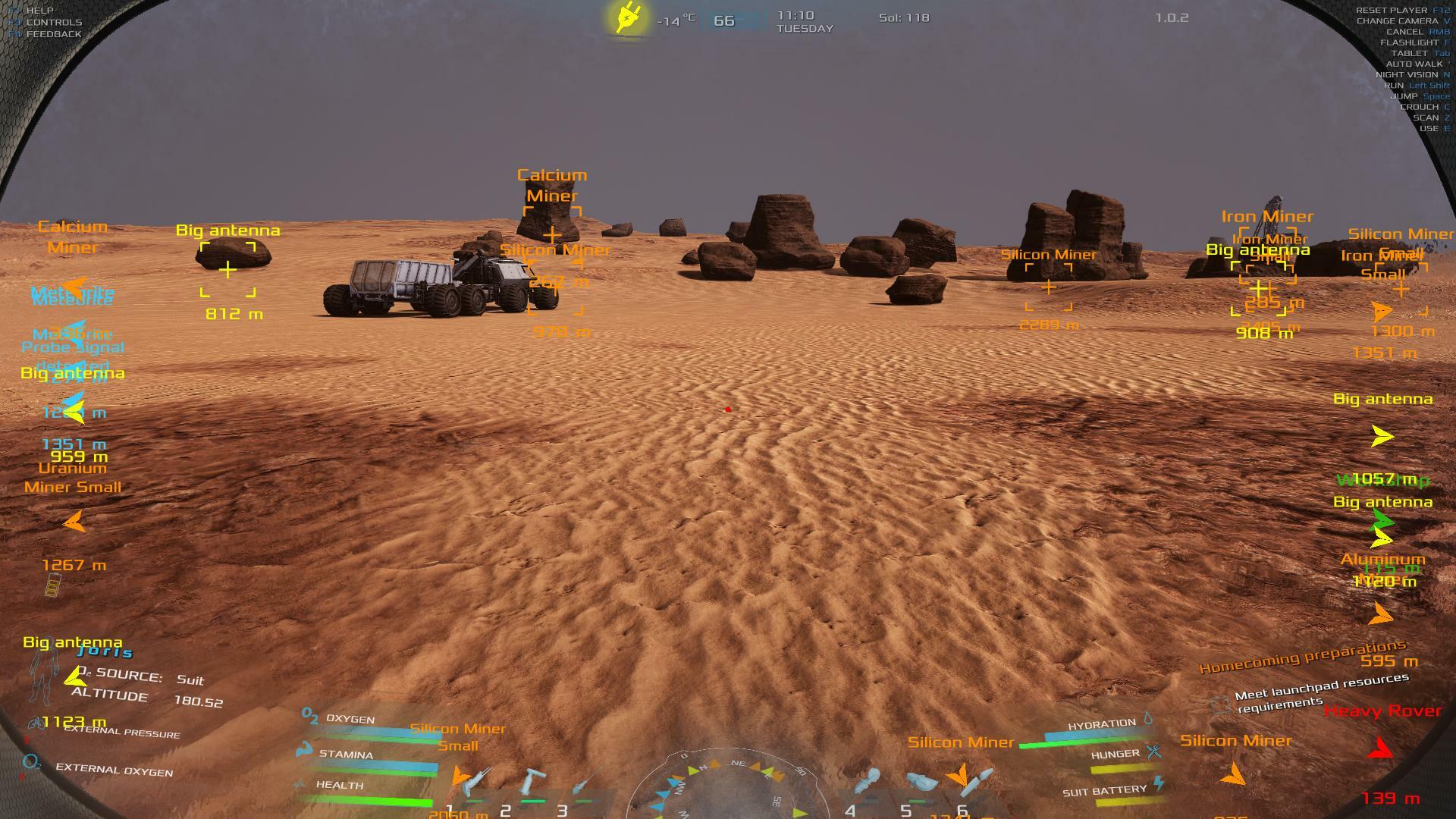Image resolution: width=1456 pixels, height=819 pixels.
Task: Select the Silicon Miner marker at 2289 m
Action: [1049, 287]
